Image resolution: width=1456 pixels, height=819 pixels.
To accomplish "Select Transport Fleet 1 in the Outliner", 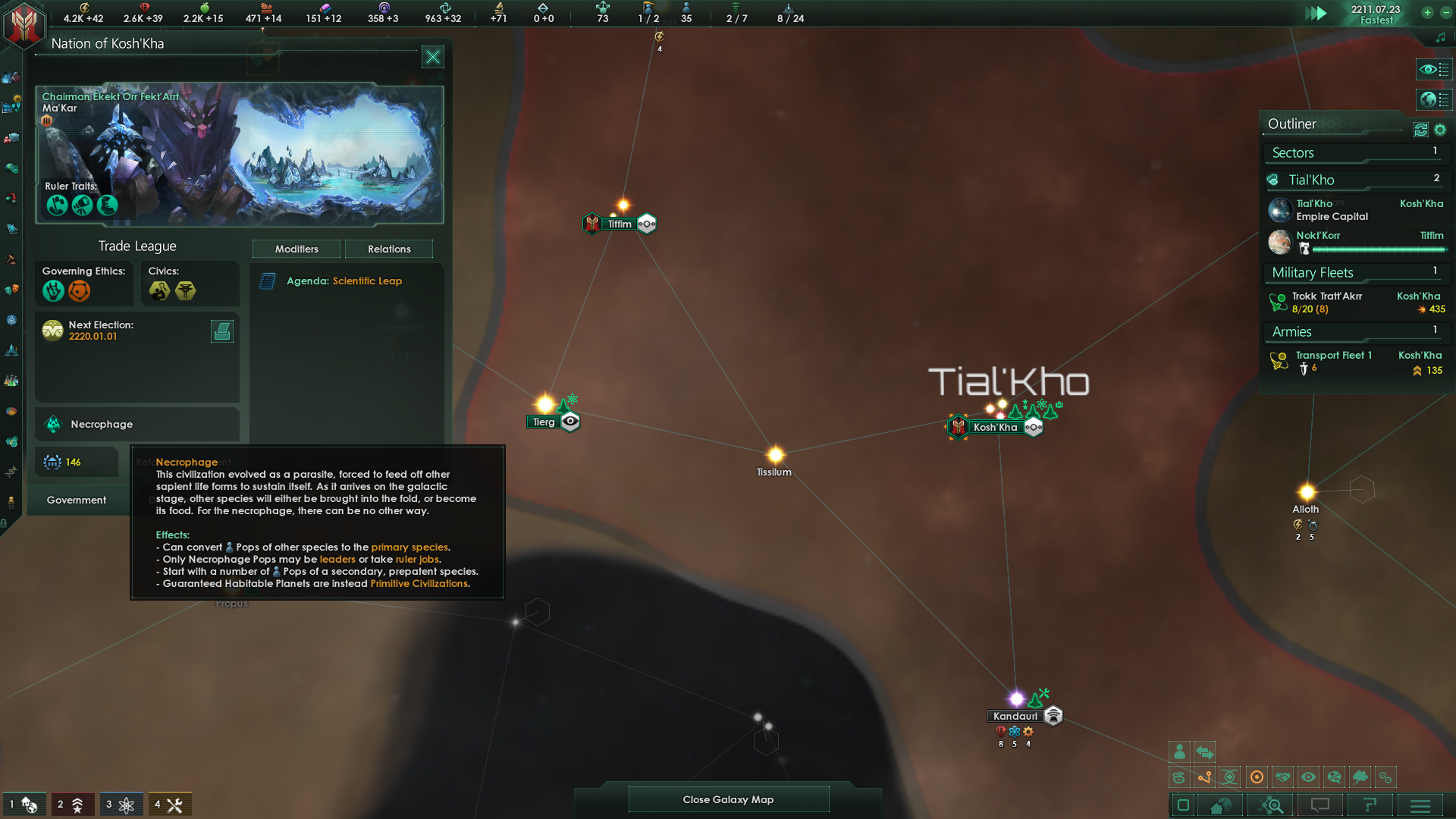I will (x=1333, y=355).
